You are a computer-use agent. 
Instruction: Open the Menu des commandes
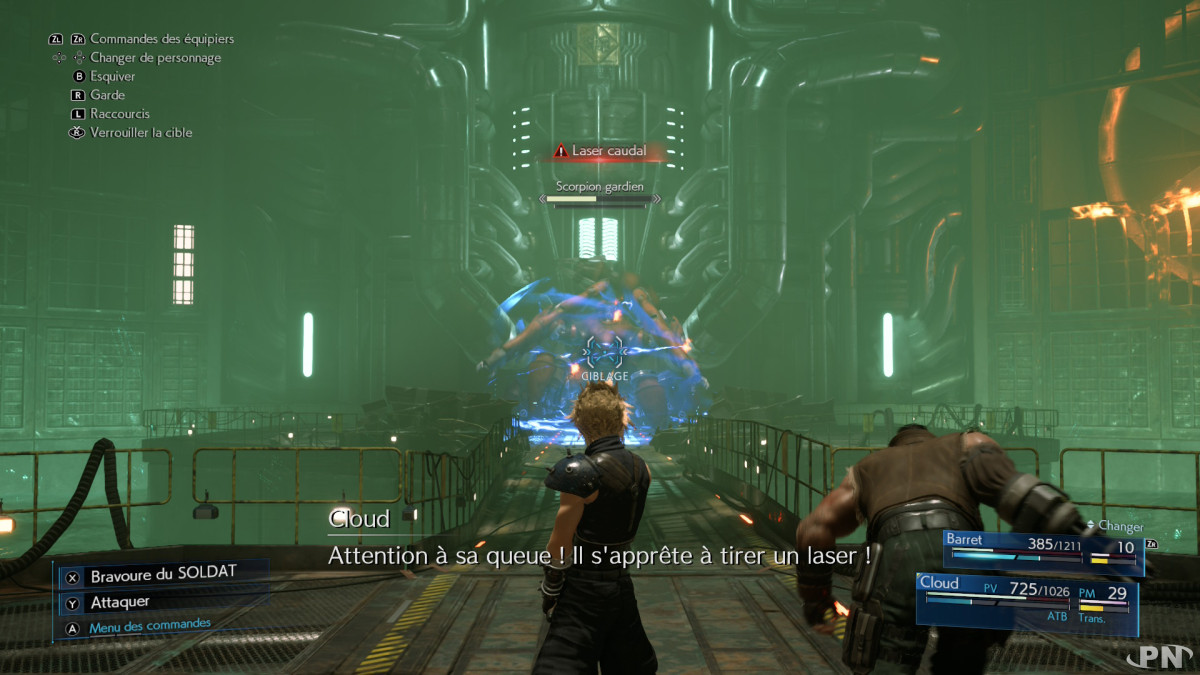[149, 626]
